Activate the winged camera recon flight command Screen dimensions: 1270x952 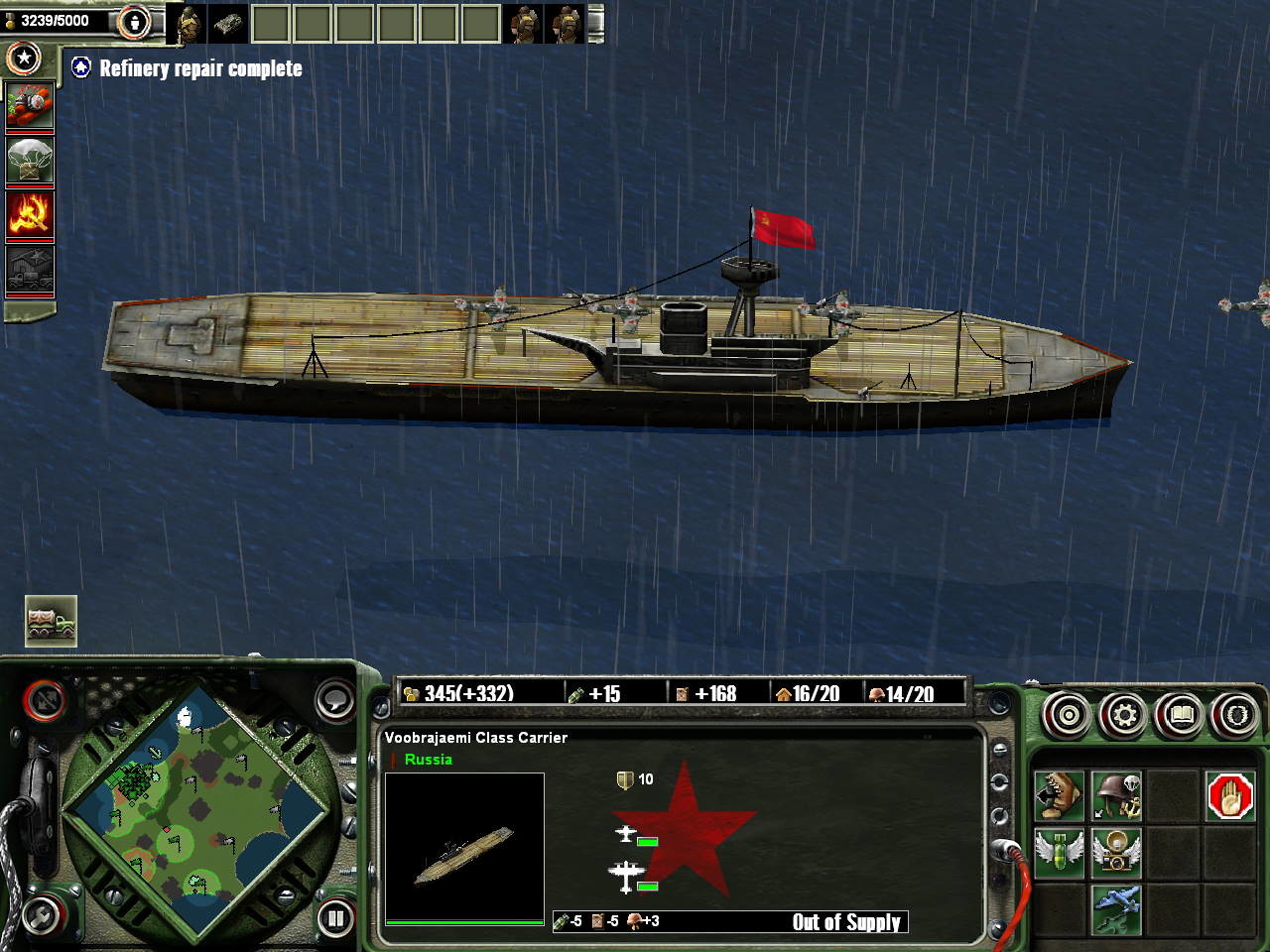pos(1116,853)
